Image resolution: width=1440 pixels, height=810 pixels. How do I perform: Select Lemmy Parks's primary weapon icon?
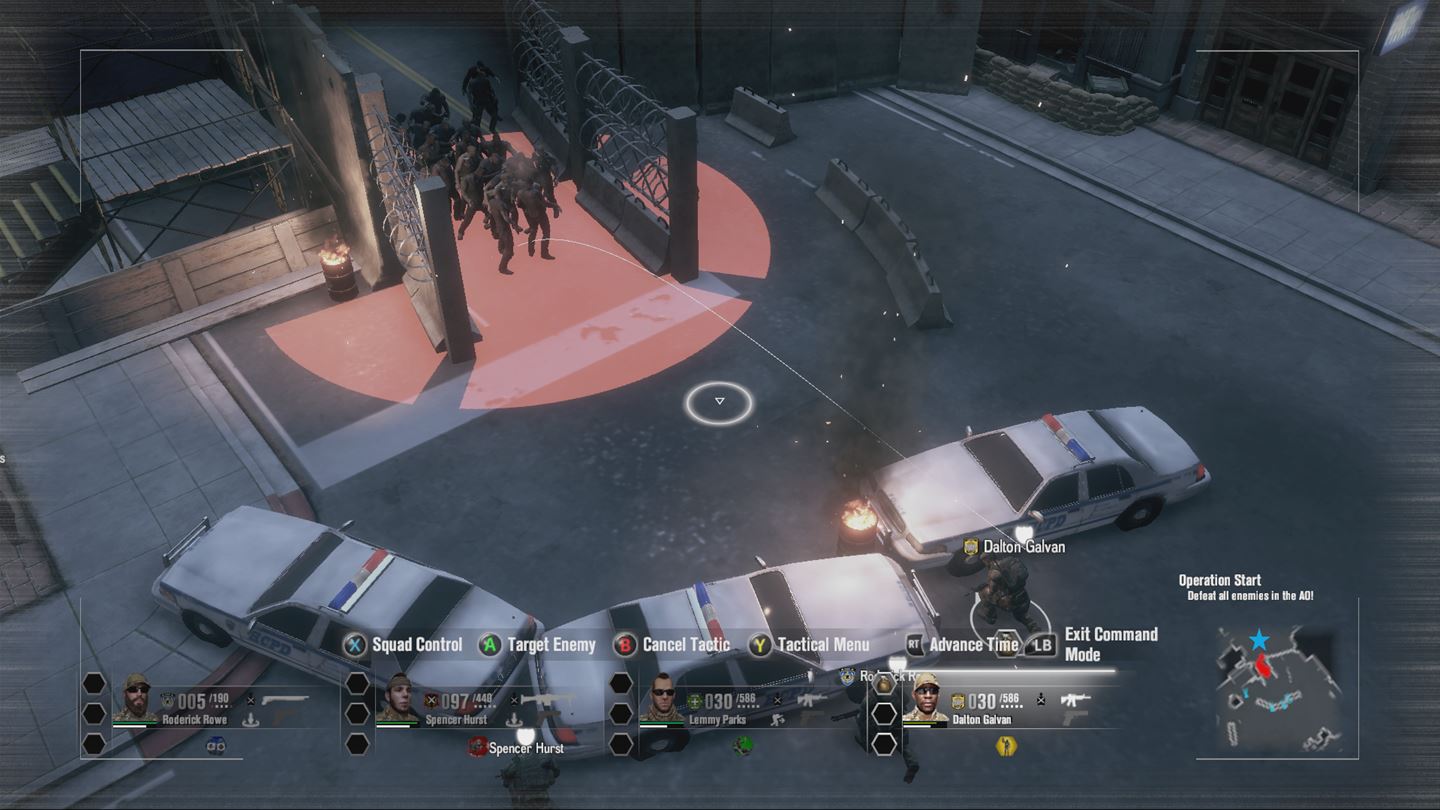[x=811, y=700]
